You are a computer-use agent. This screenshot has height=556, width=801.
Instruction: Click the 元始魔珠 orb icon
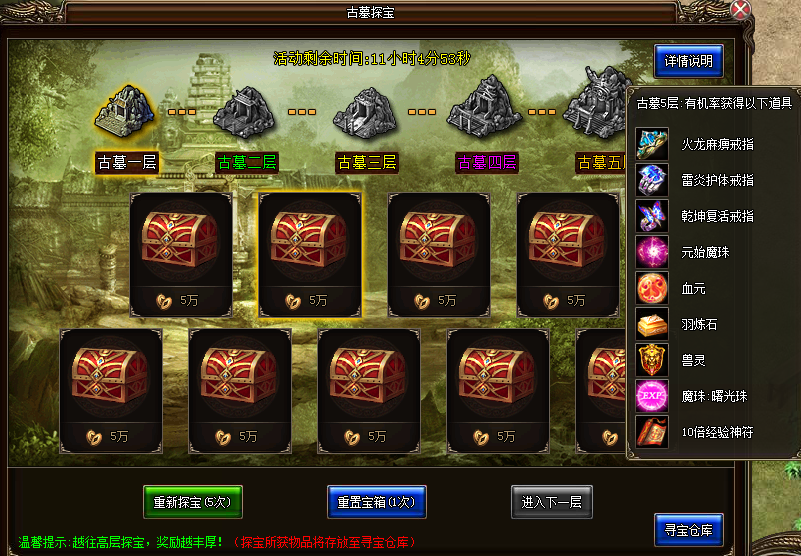[x=652, y=252]
